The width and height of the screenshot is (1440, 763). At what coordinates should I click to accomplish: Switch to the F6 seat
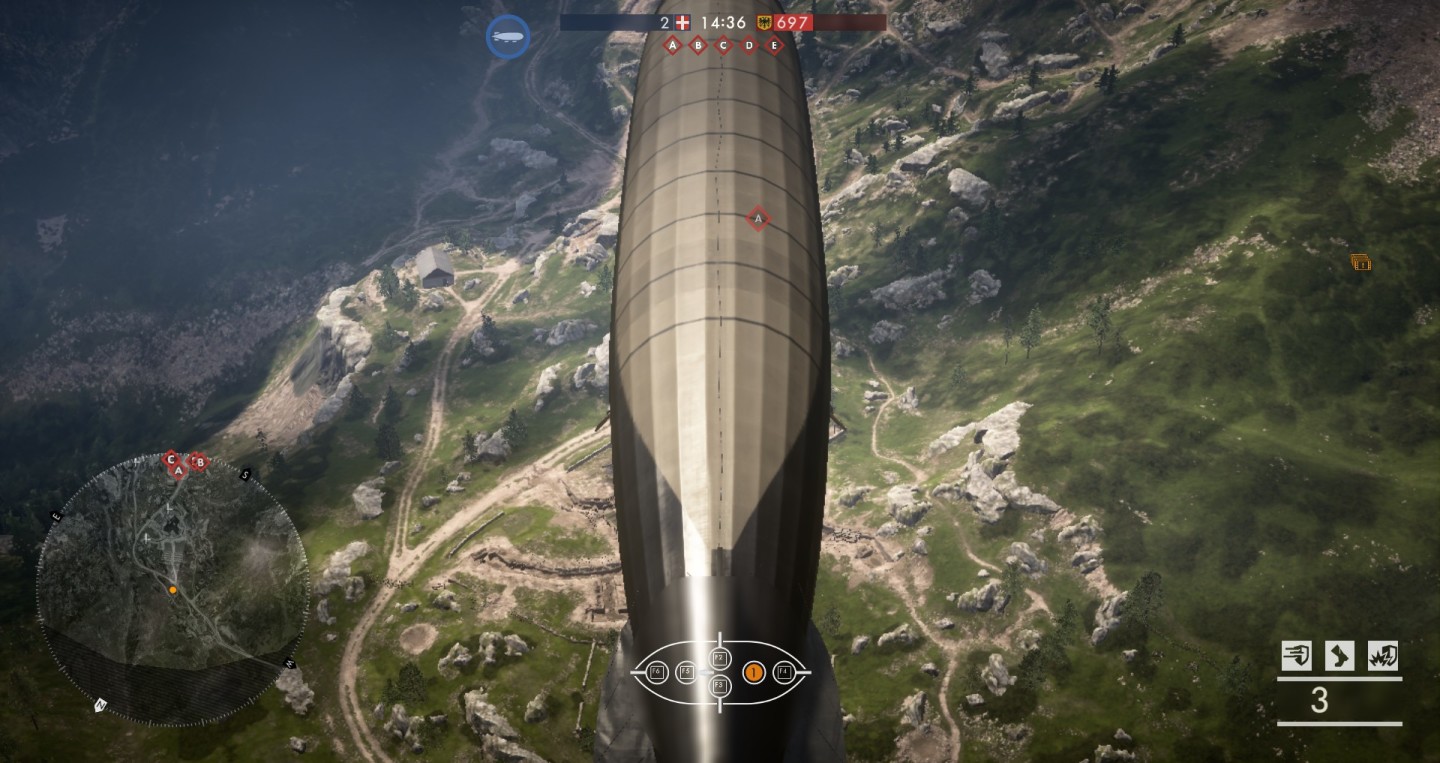click(656, 672)
